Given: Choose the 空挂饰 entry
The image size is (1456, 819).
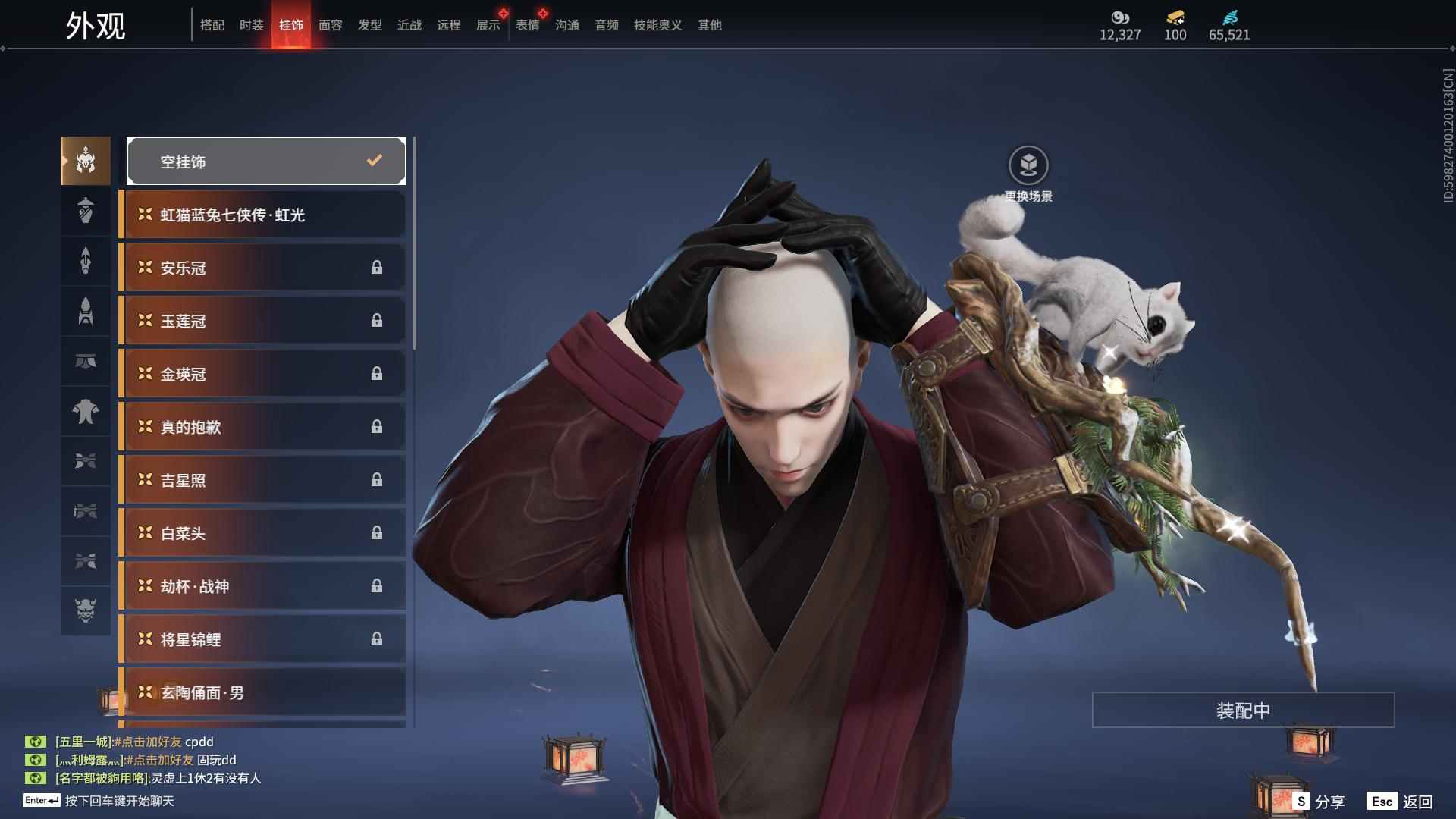Looking at the screenshot, I should (266, 161).
